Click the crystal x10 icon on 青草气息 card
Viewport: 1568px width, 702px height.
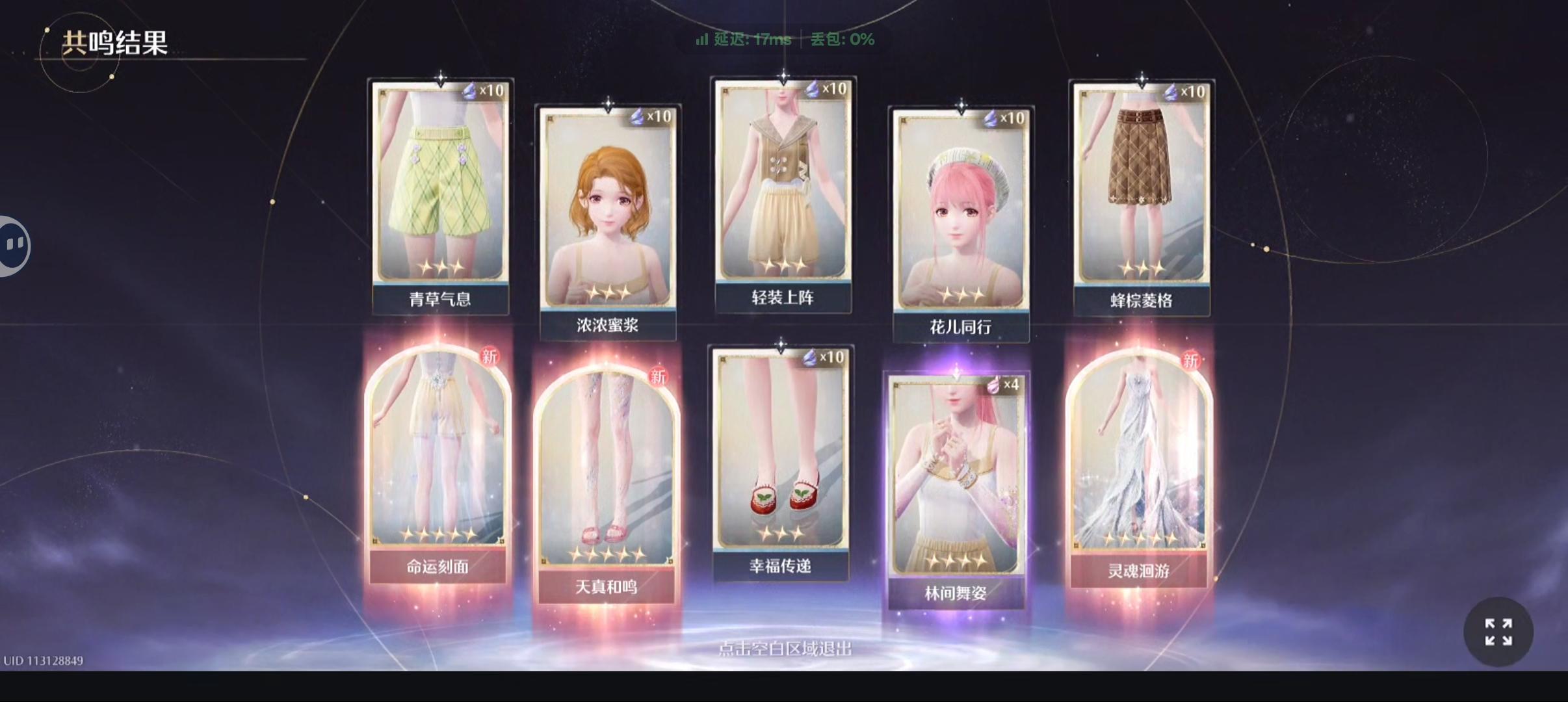tap(482, 91)
